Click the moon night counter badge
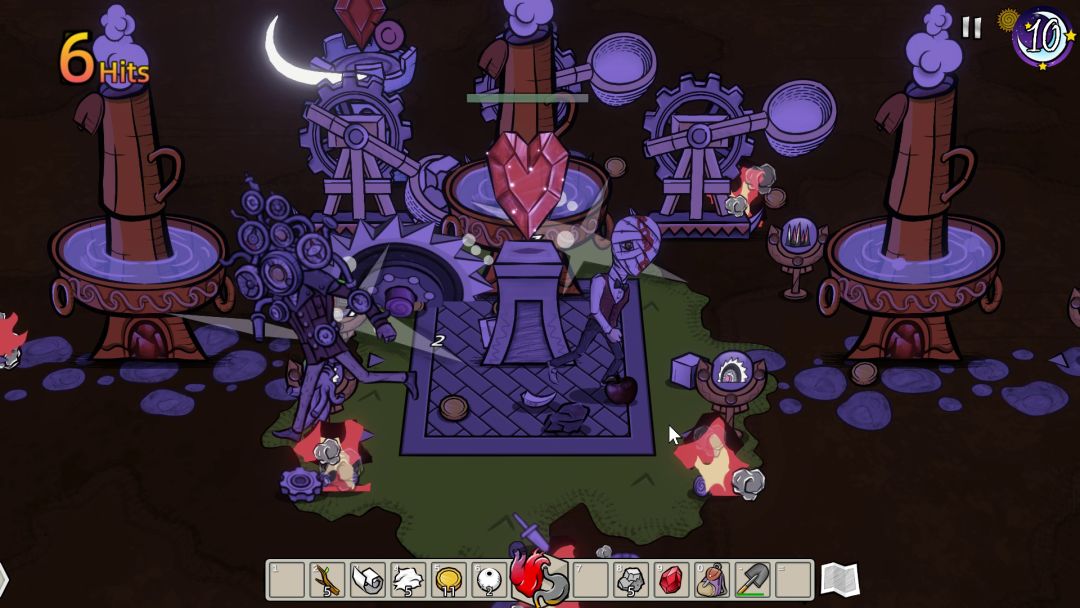The width and height of the screenshot is (1080, 608). 1042,37
